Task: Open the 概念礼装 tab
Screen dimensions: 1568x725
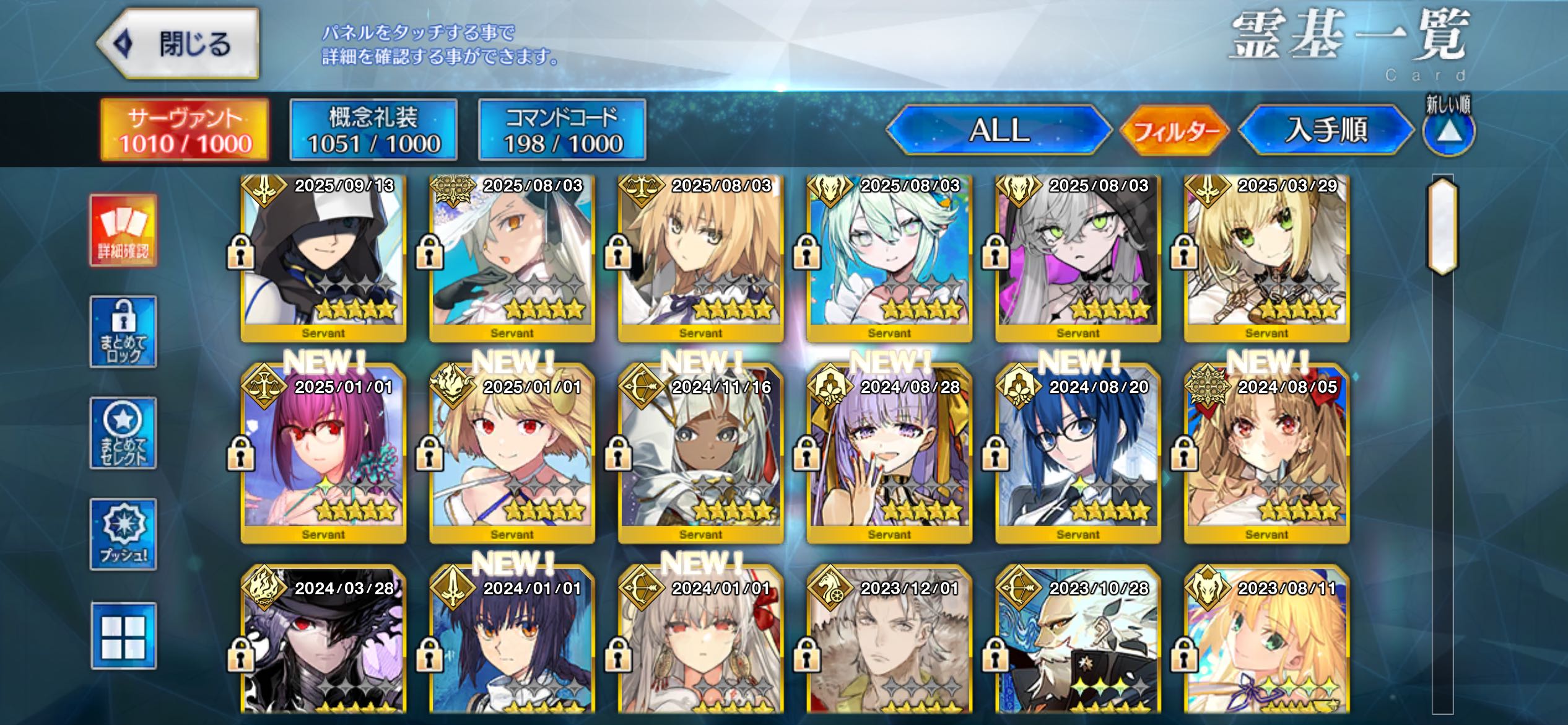Action: [x=373, y=130]
